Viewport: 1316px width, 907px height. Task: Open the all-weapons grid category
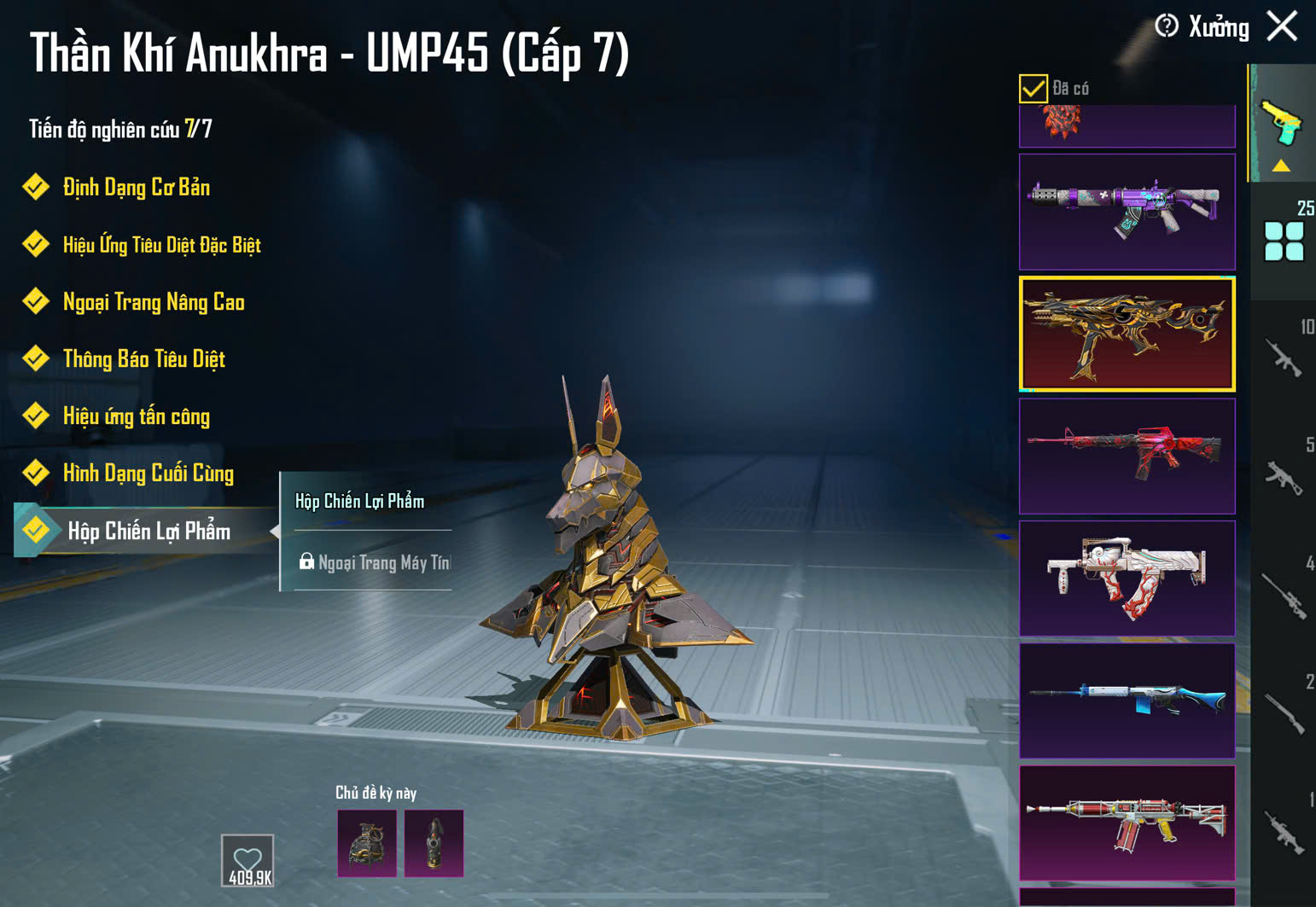tap(1284, 241)
